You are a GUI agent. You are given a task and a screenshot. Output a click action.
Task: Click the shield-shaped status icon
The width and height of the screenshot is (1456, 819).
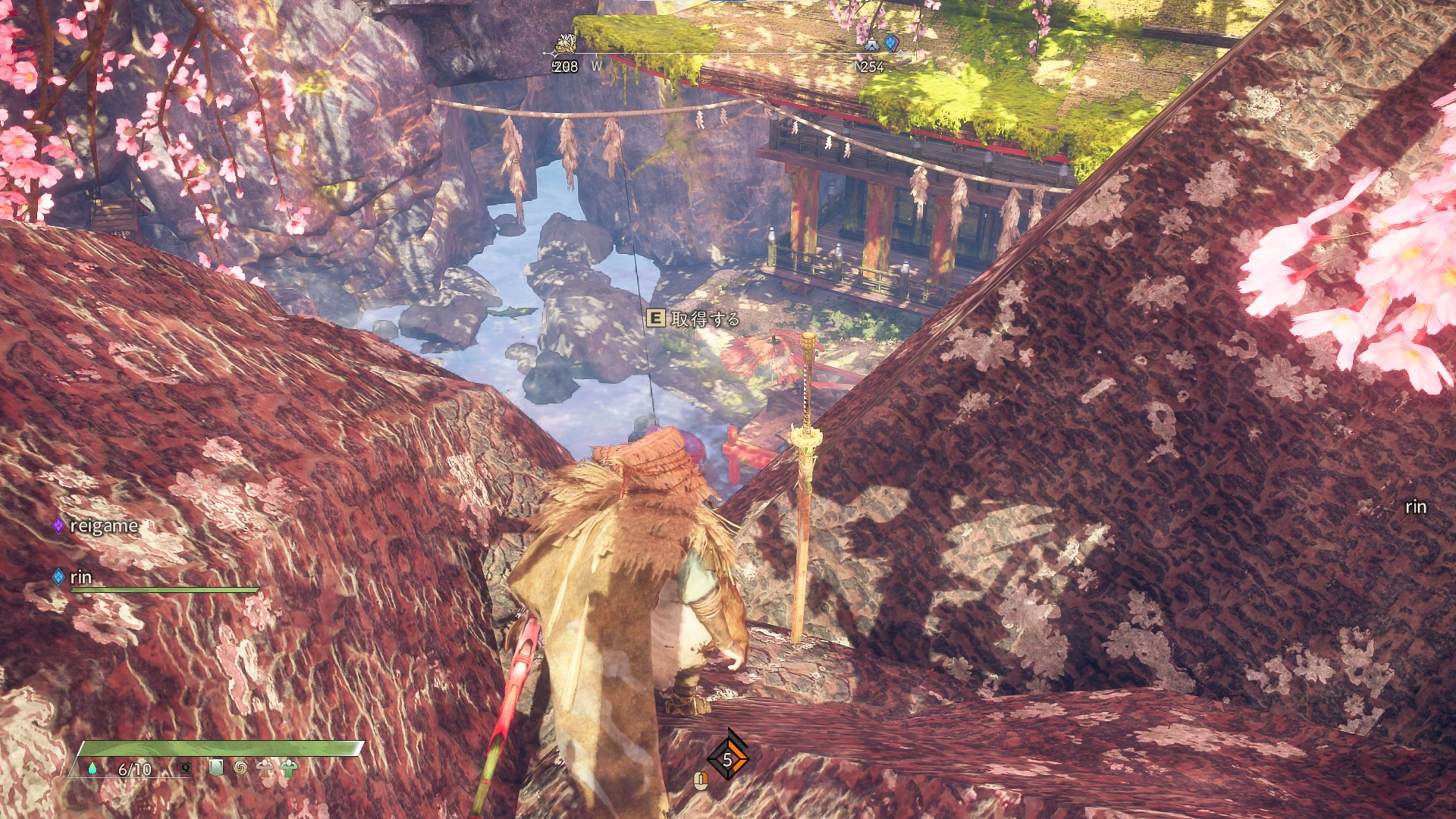pyautogui.click(x=216, y=768)
